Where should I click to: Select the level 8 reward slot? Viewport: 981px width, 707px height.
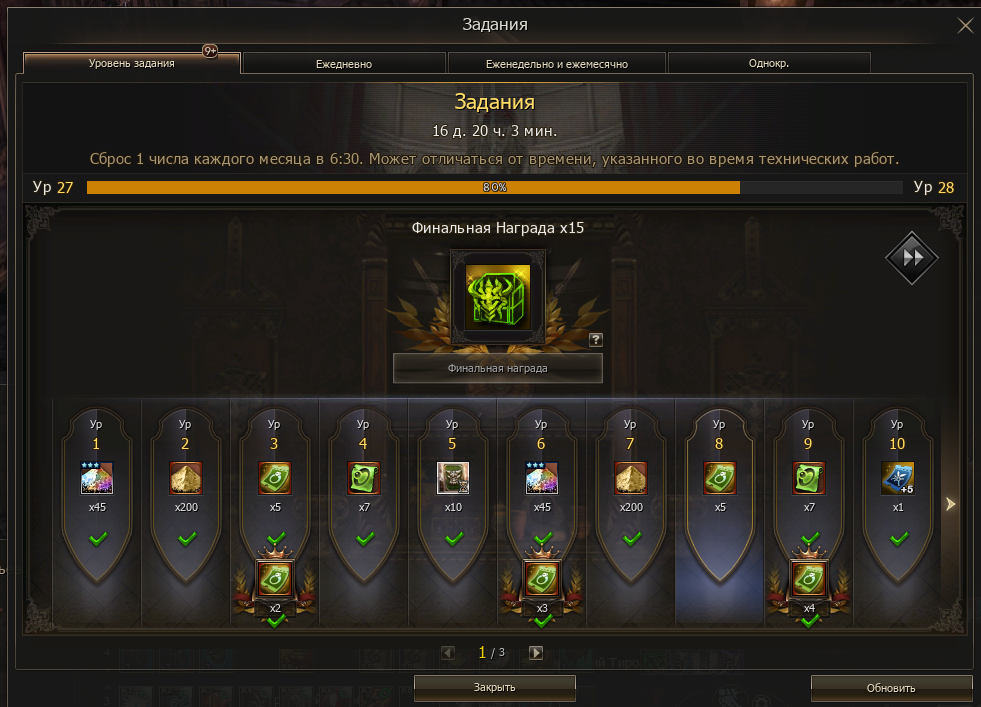click(719, 478)
